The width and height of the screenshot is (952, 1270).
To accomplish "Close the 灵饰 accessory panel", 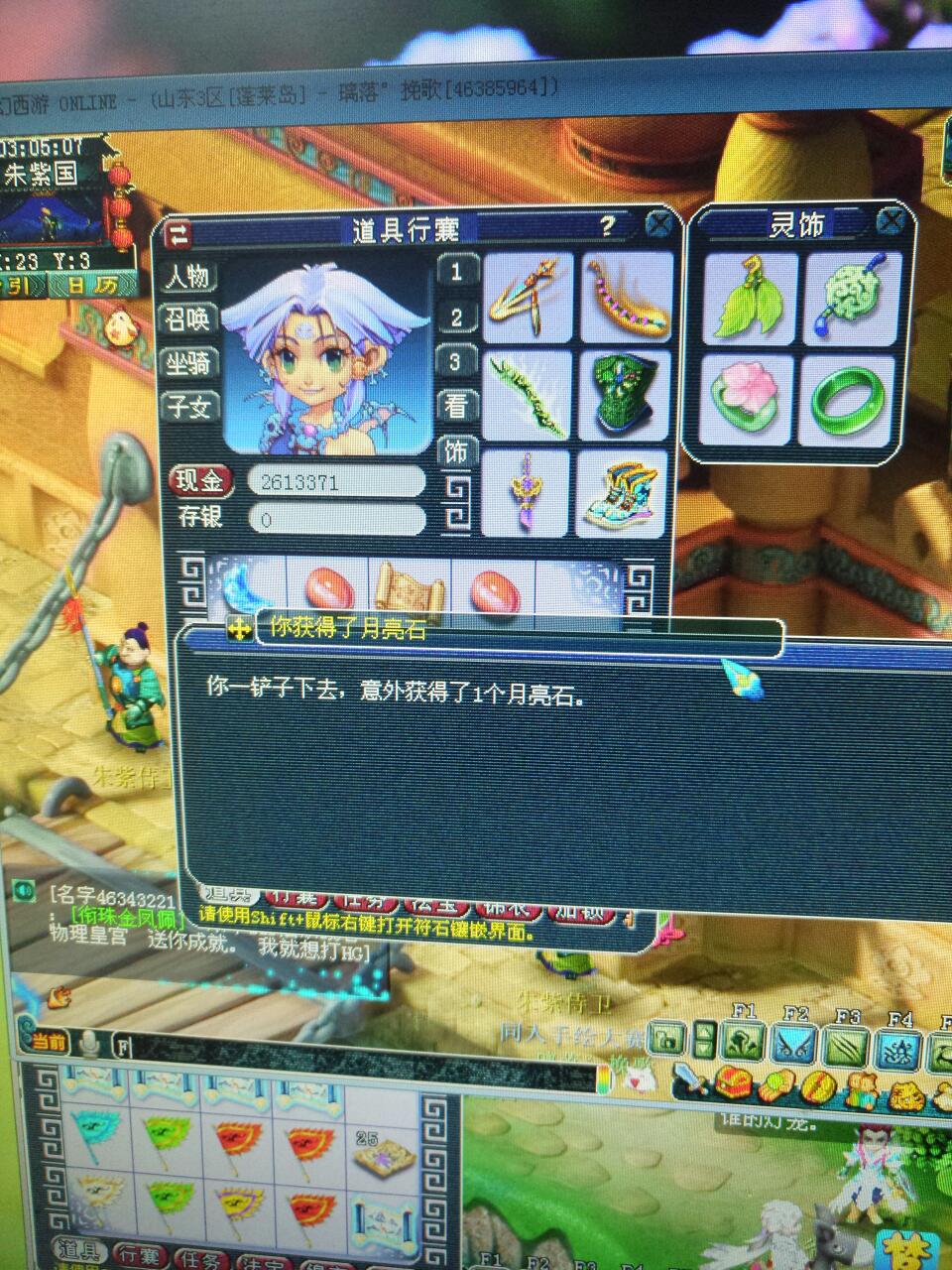I will tap(892, 220).
